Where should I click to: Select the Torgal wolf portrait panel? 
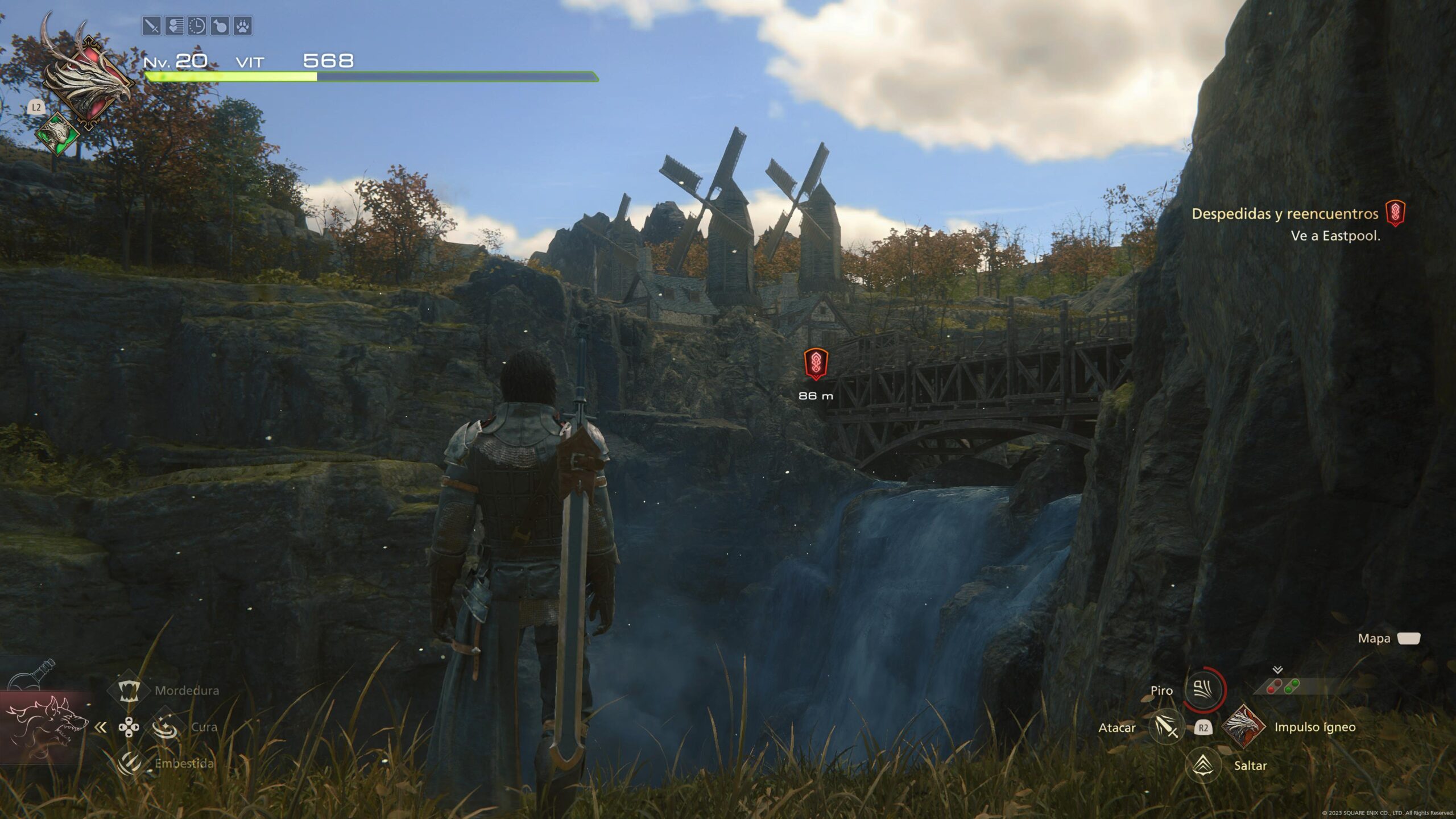(47, 728)
